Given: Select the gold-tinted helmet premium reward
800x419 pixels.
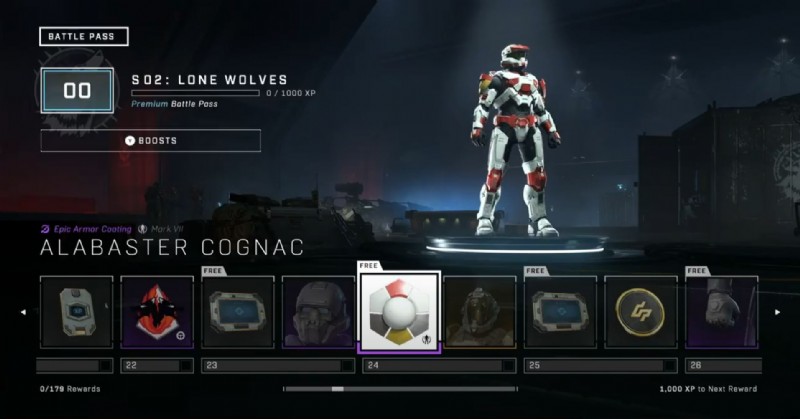Looking at the screenshot, I should click(x=479, y=312).
